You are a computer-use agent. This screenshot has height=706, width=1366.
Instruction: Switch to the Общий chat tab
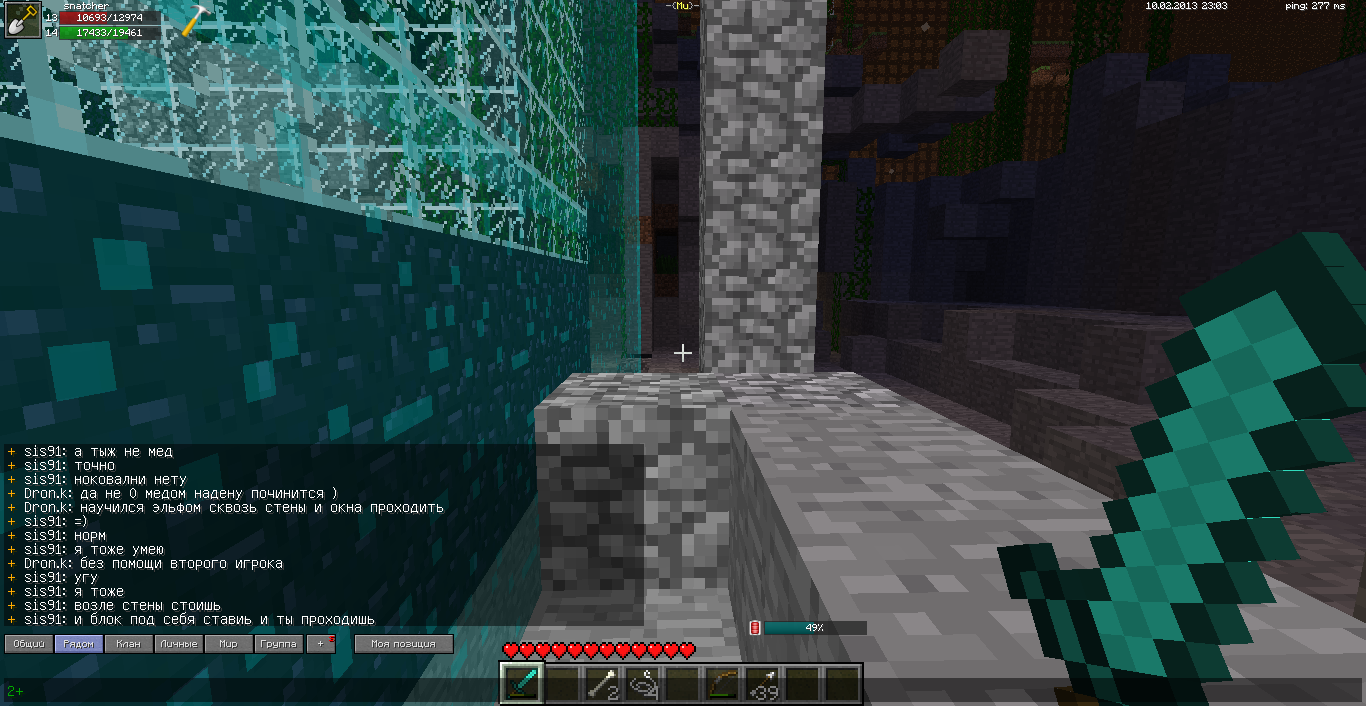coord(28,644)
